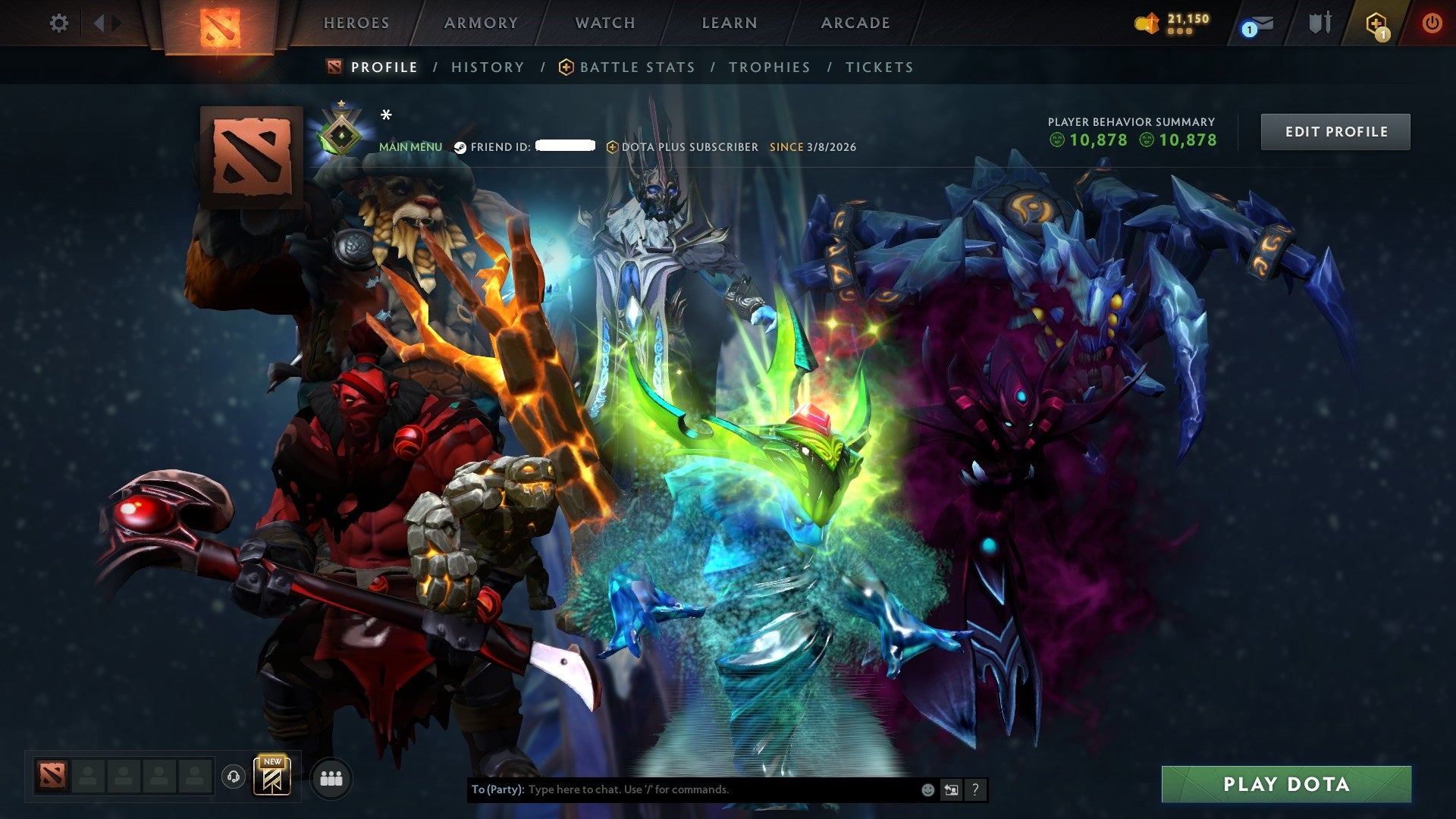The width and height of the screenshot is (1456, 819).
Task: Open the friends list people icon
Action: (x=330, y=777)
